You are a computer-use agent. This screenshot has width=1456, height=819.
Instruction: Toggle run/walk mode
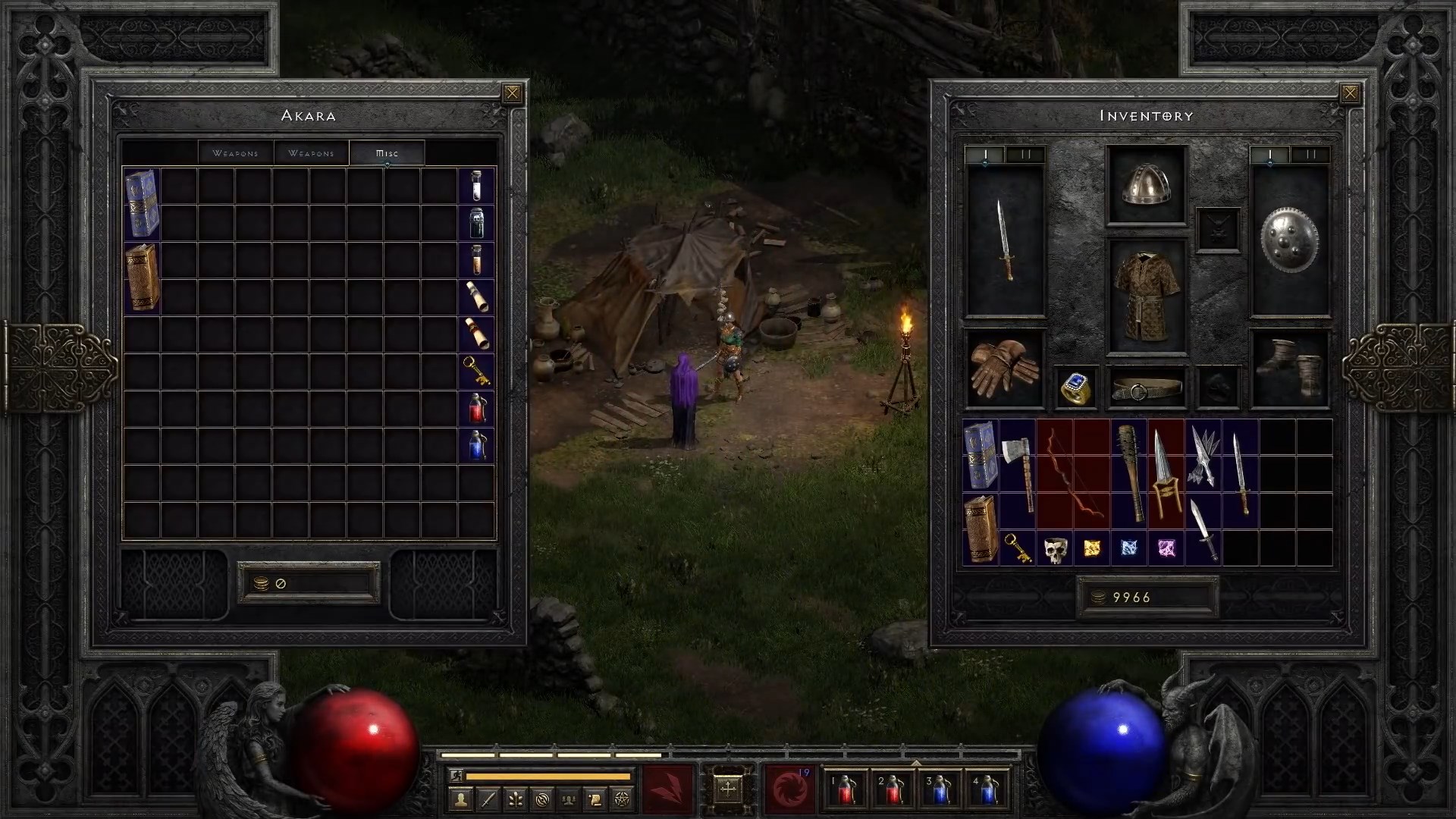[456, 777]
